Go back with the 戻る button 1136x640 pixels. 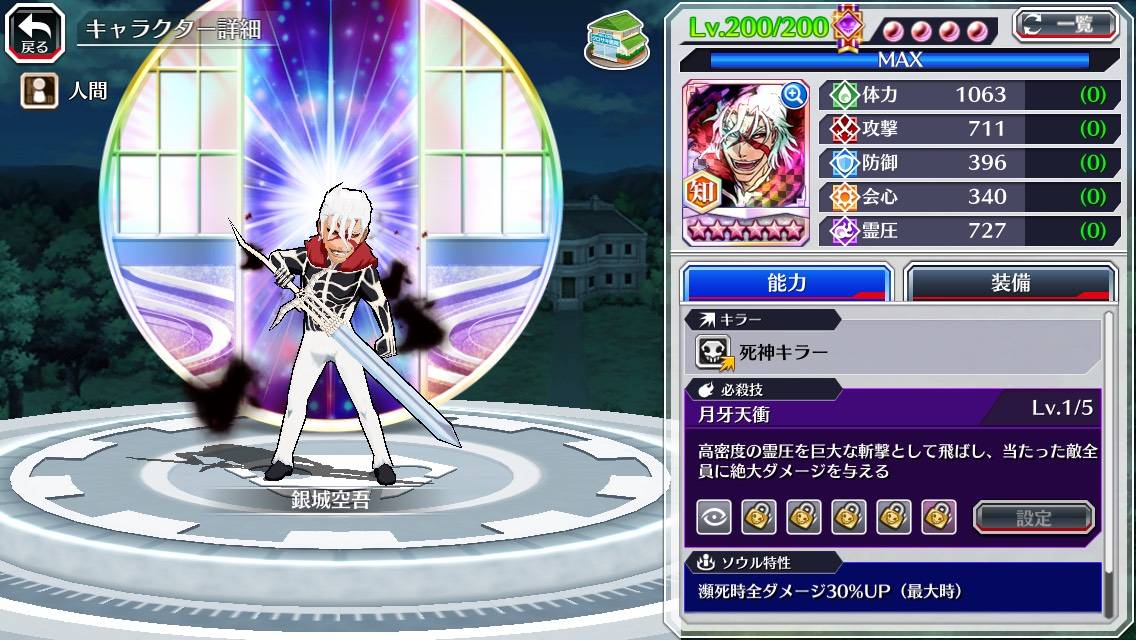35,30
